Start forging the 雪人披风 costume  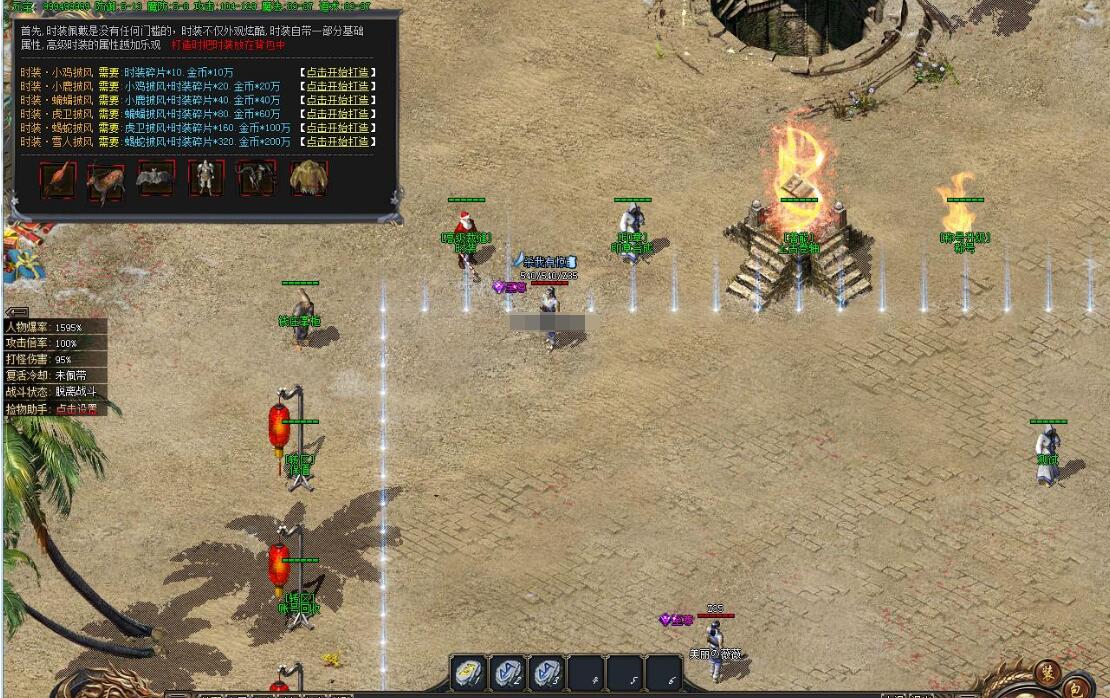pyautogui.click(x=337, y=142)
